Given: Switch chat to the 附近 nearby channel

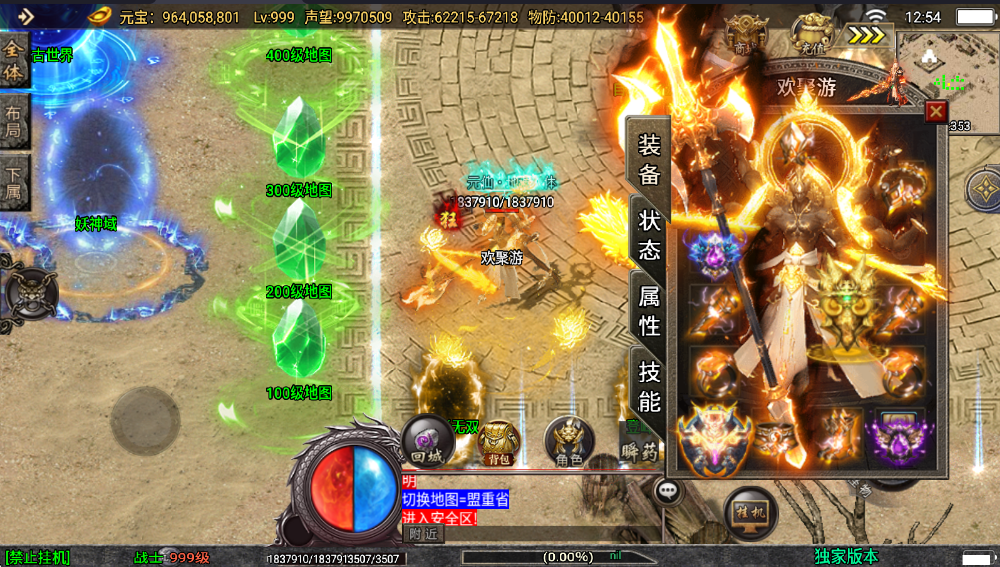Looking at the screenshot, I should [x=423, y=534].
